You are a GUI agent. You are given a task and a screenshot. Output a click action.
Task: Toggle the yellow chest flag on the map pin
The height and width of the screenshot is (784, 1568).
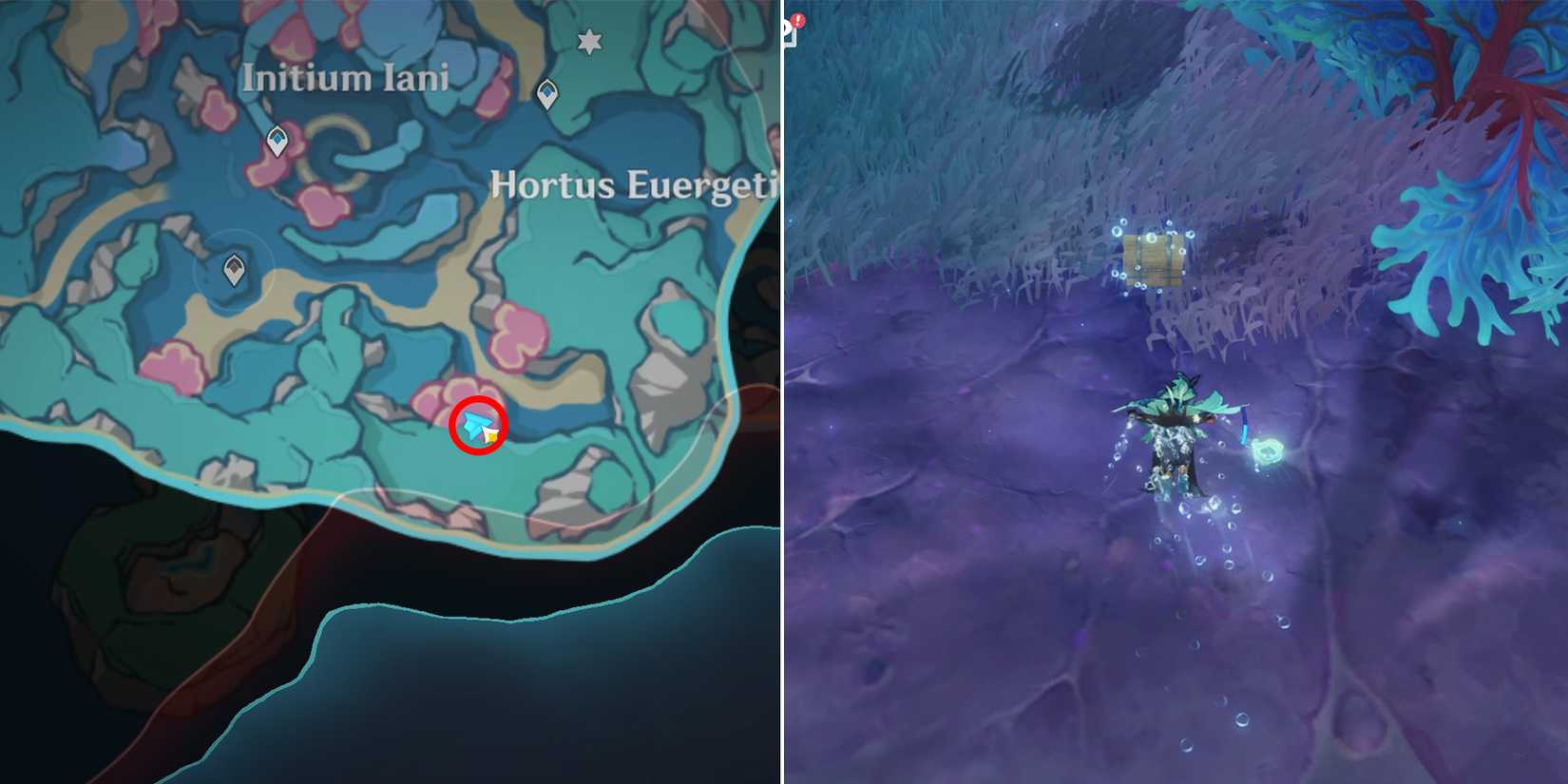[490, 437]
